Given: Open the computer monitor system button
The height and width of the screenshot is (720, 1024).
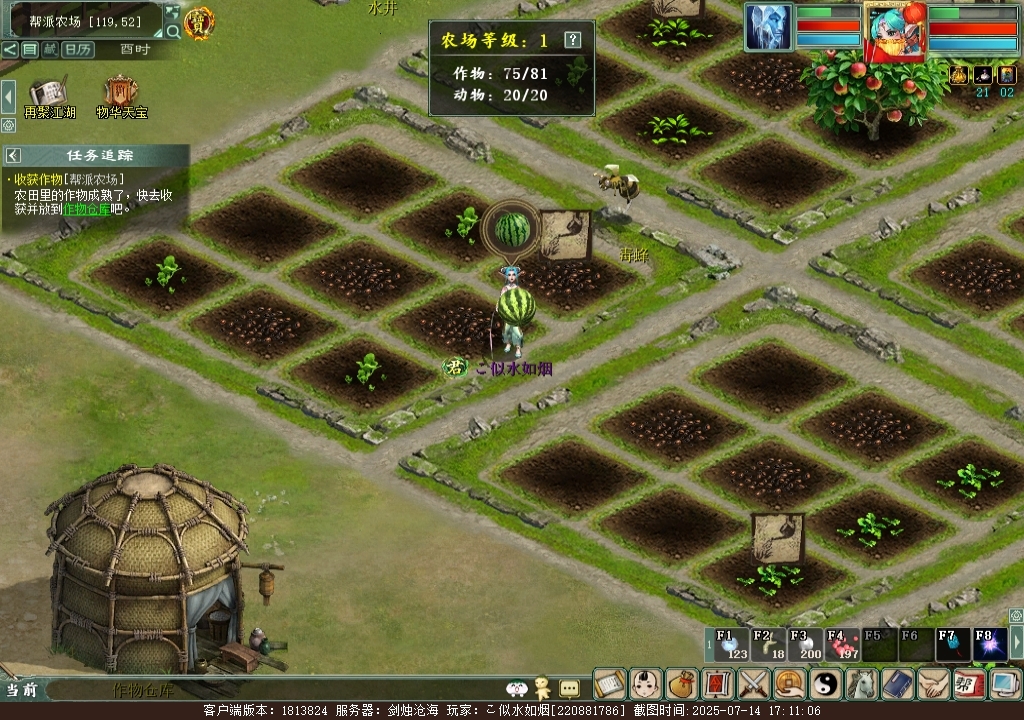Looking at the screenshot, I should pyautogui.click(x=1002, y=684).
